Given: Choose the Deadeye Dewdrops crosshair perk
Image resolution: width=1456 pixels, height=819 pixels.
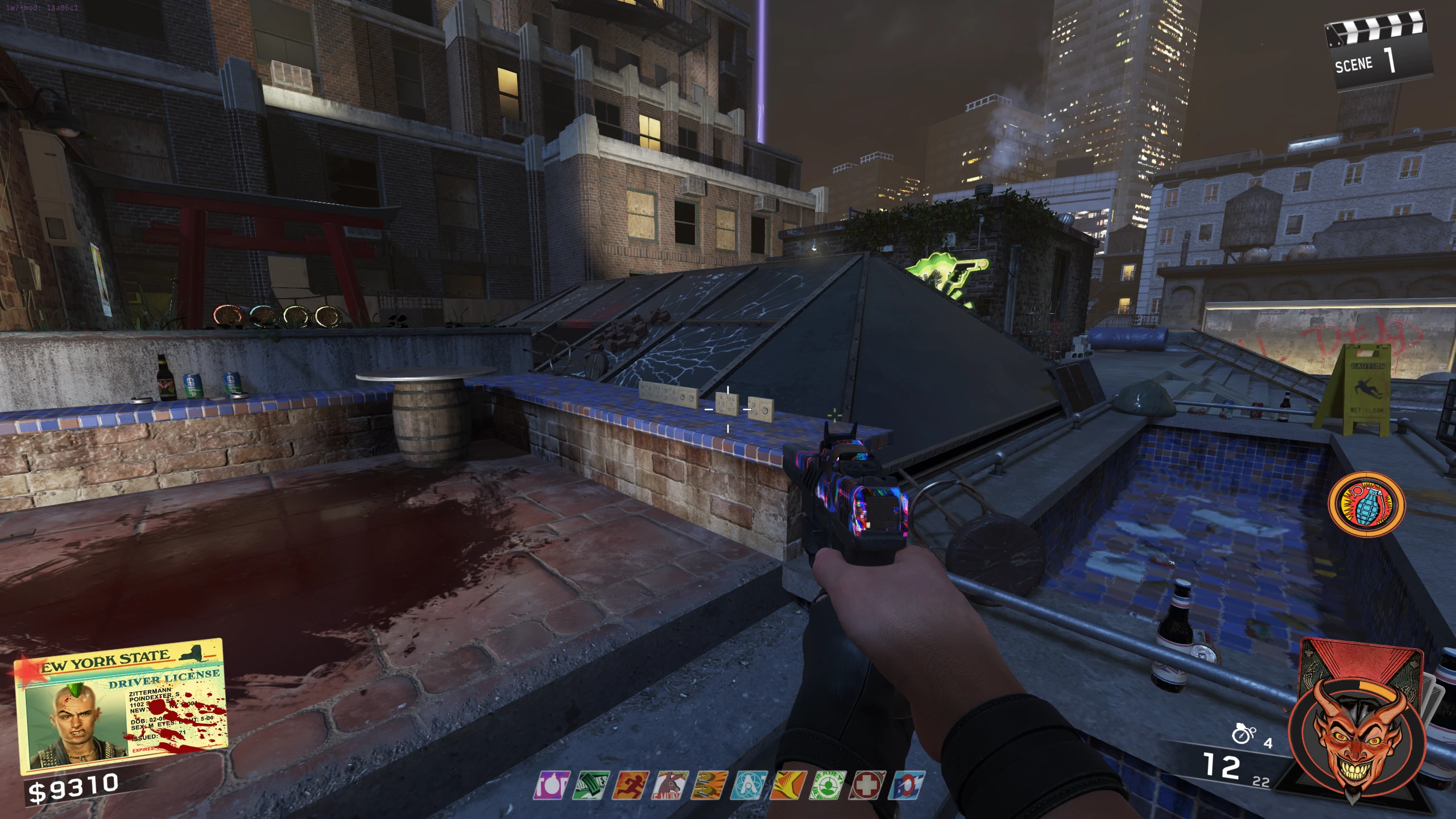Looking at the screenshot, I should [x=828, y=785].
